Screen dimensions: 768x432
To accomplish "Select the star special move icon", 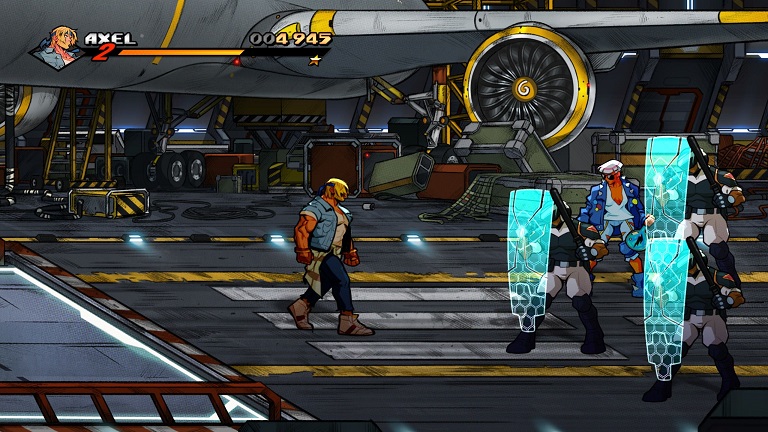I will tap(316, 60).
